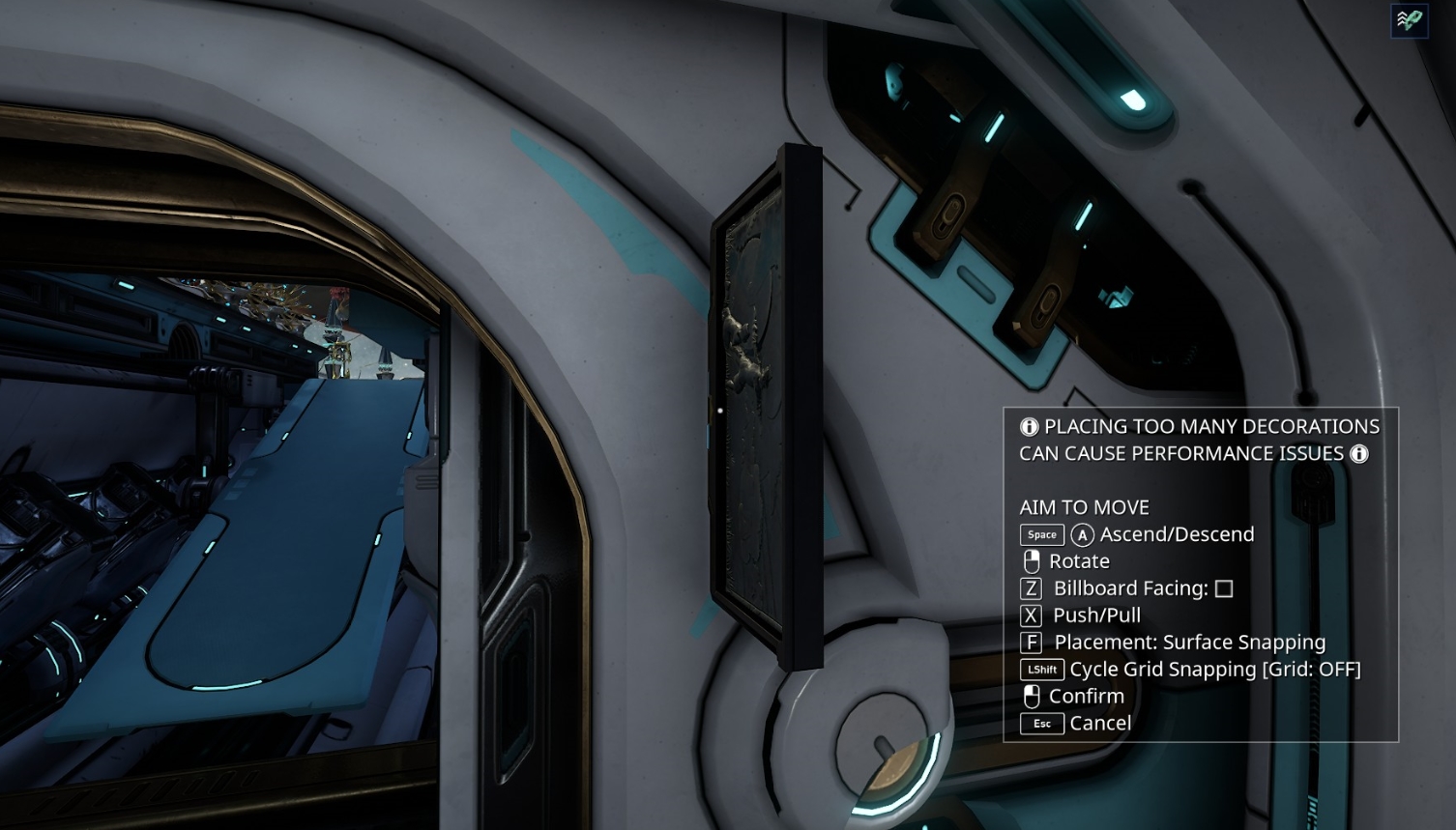Click the F key badge for Placement
This screenshot has height=830, width=1456.
coord(1031,642)
